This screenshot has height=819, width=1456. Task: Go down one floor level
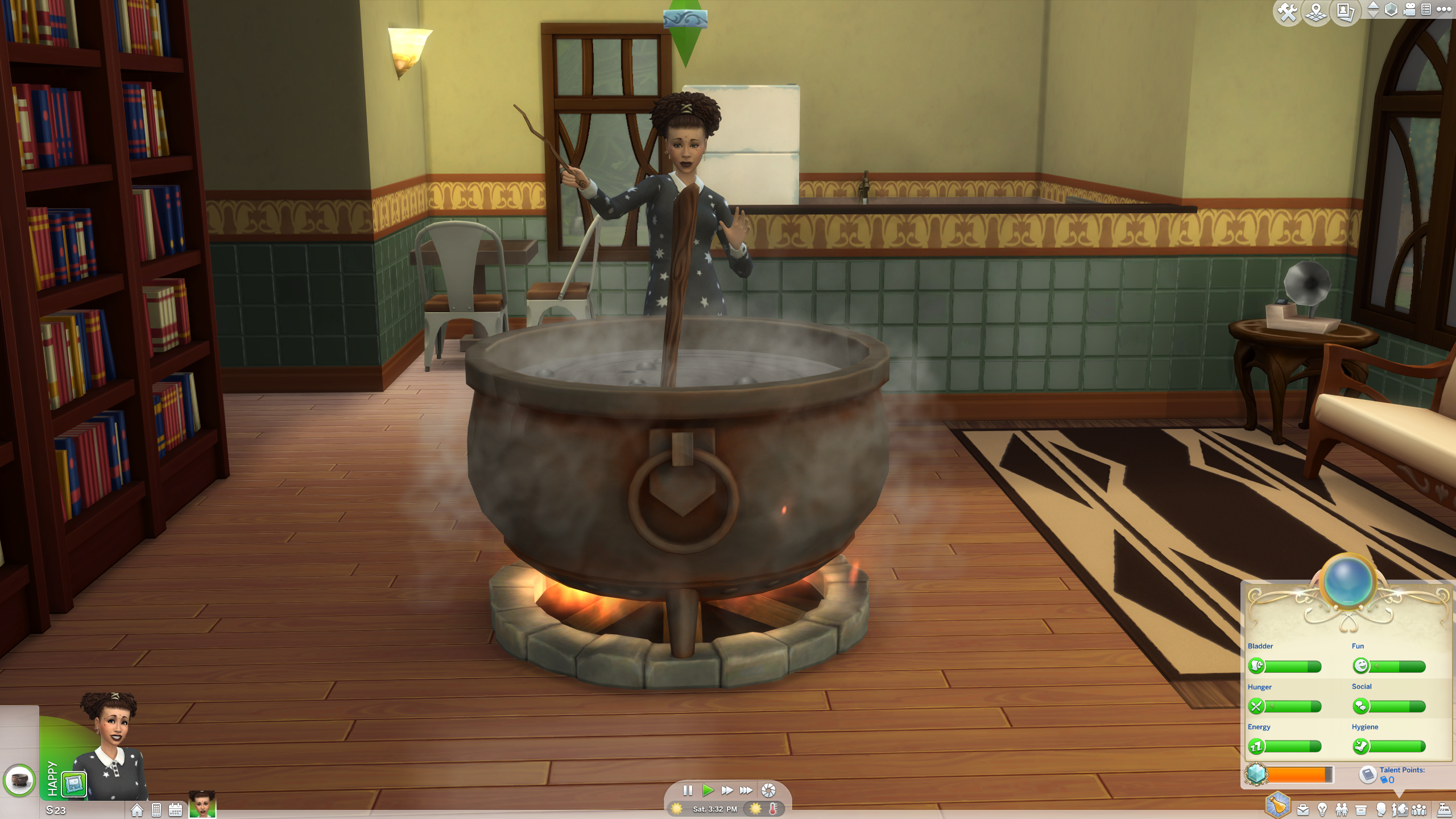[1373, 14]
